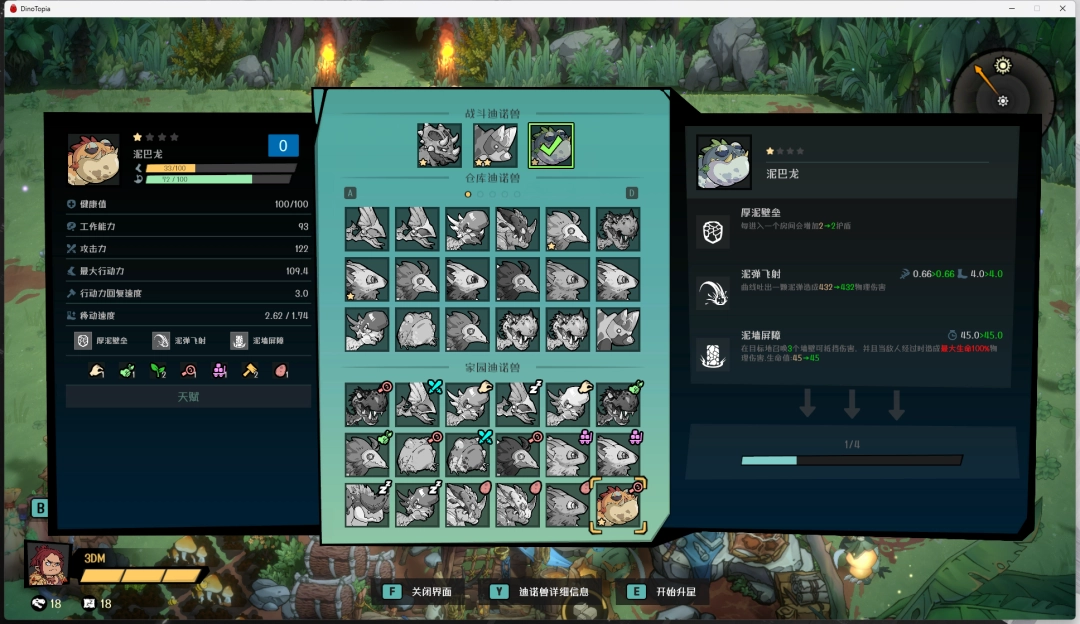This screenshot has height=624, width=1080.
Task: View the 泥弹飞射 upgrade entry icon
Action: (x=713, y=292)
